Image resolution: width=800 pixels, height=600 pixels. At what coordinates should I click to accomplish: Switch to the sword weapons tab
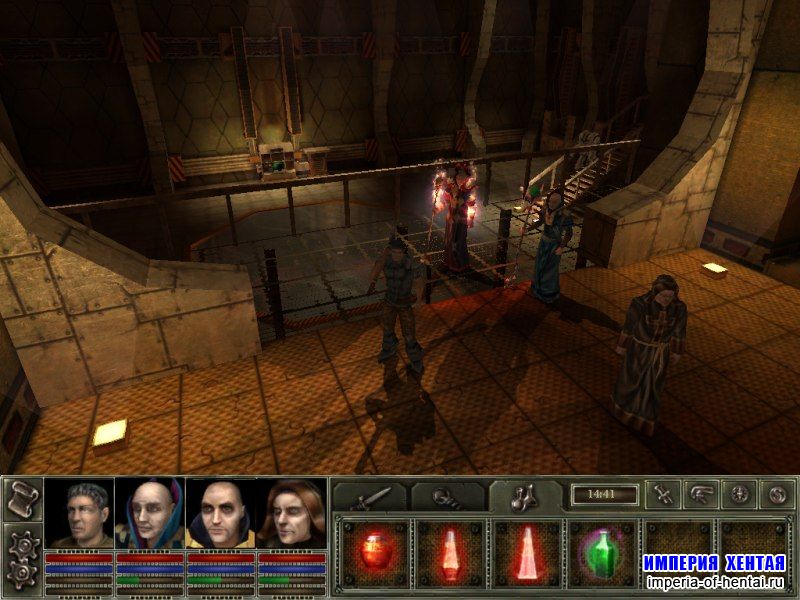point(370,496)
